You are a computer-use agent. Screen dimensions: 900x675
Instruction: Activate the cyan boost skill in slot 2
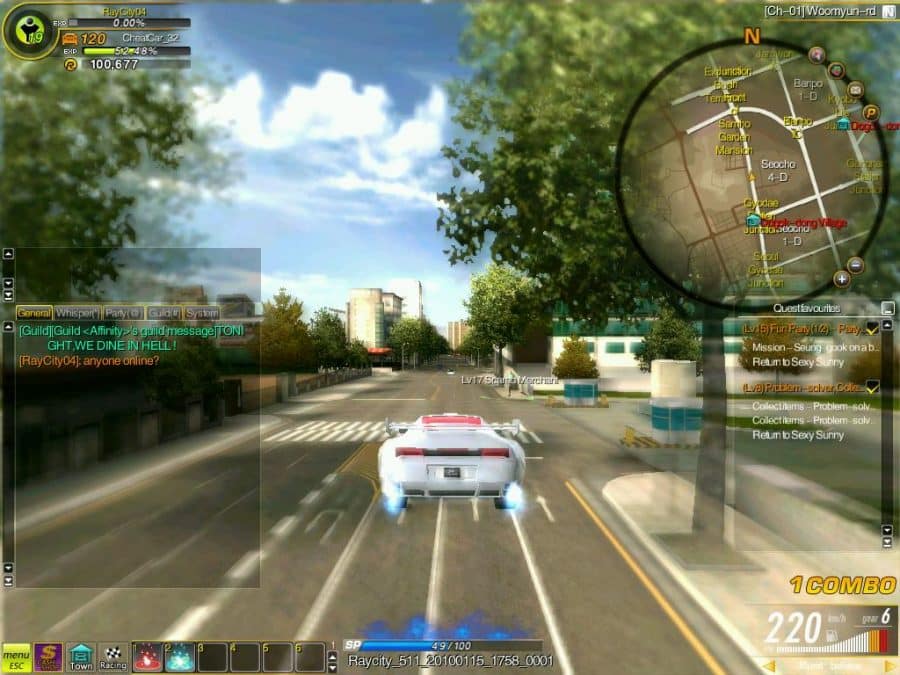[x=180, y=657]
